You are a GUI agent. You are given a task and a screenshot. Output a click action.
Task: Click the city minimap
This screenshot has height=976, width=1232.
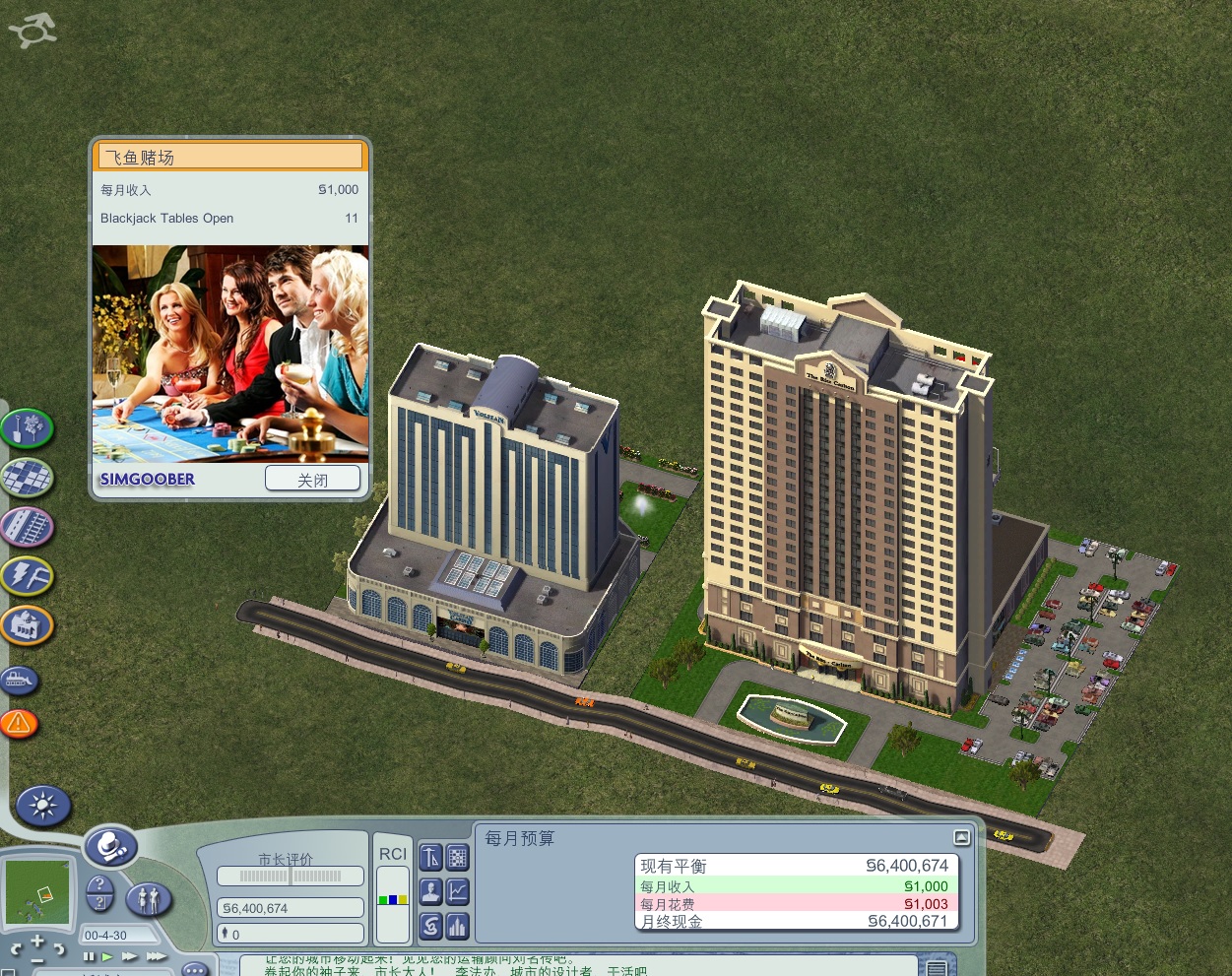[38, 892]
